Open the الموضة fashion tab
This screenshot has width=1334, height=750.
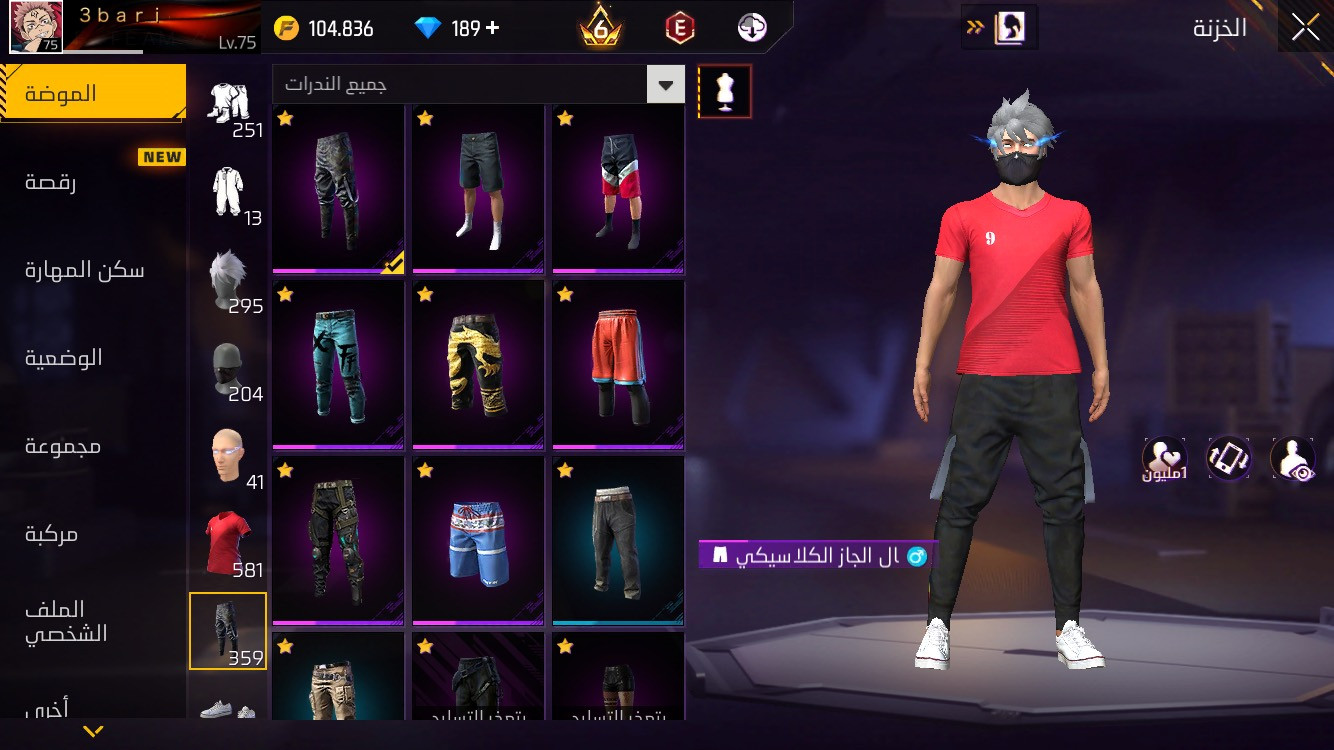pos(92,94)
